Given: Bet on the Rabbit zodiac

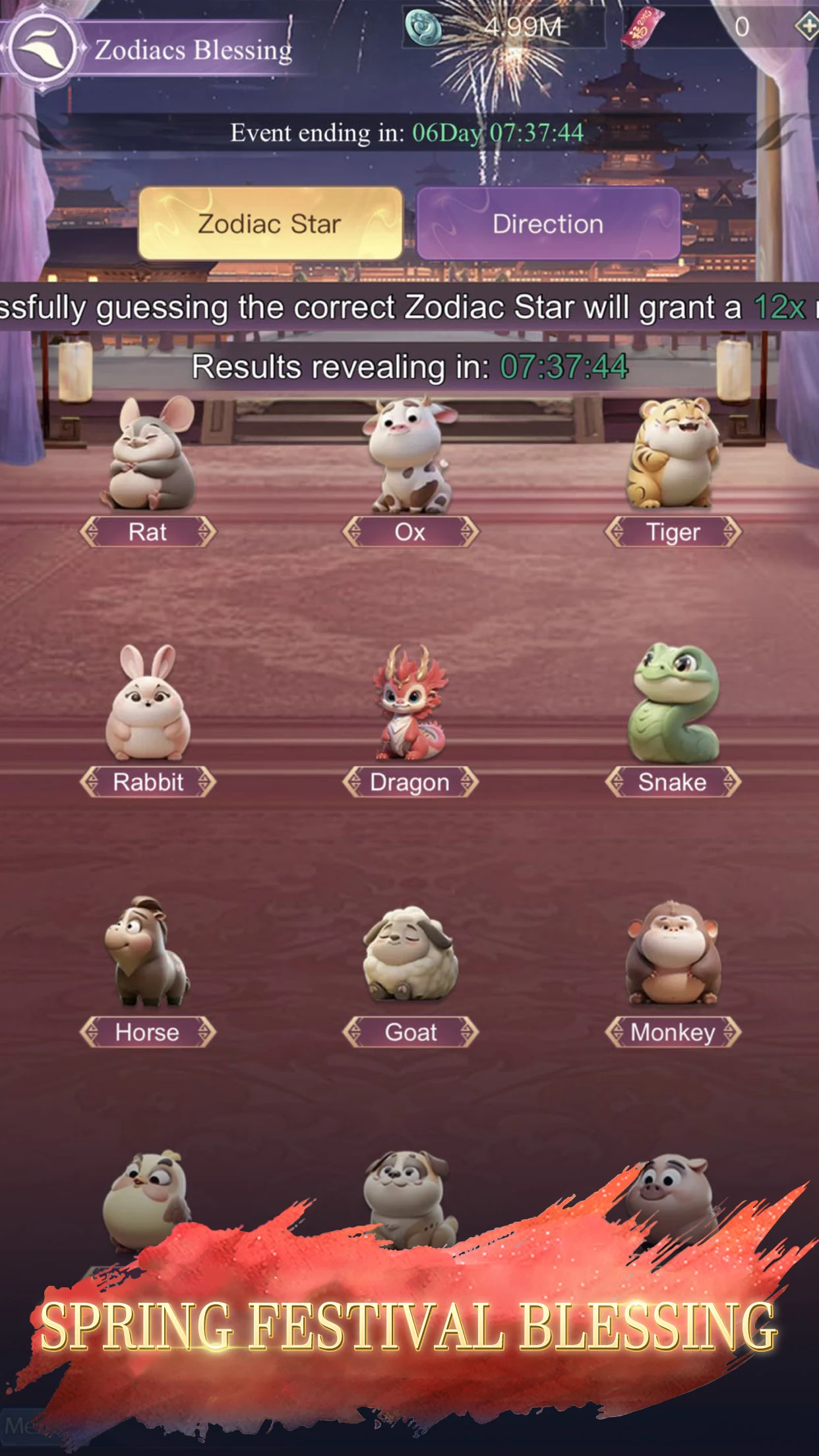Looking at the screenshot, I should pyautogui.click(x=148, y=709).
